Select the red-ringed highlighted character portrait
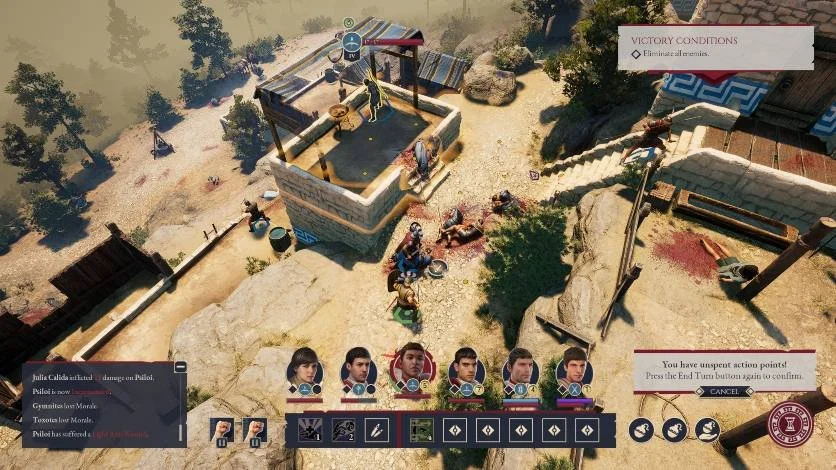Image resolution: width=836 pixels, height=470 pixels. 413,367
